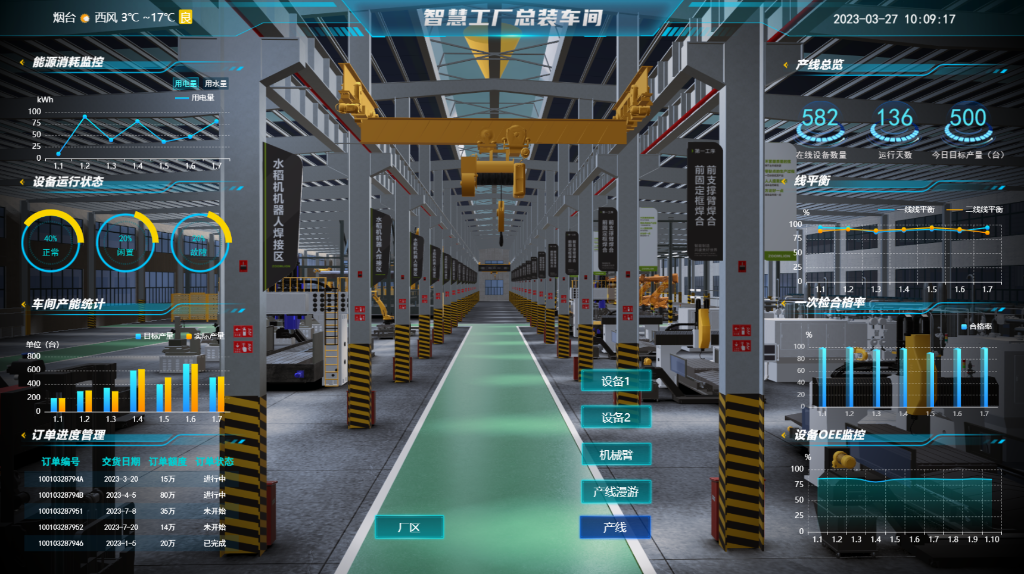Screen dimensions: 1024x574
Task: Switch energy chart to 用电量 tab
Action: (x=186, y=84)
